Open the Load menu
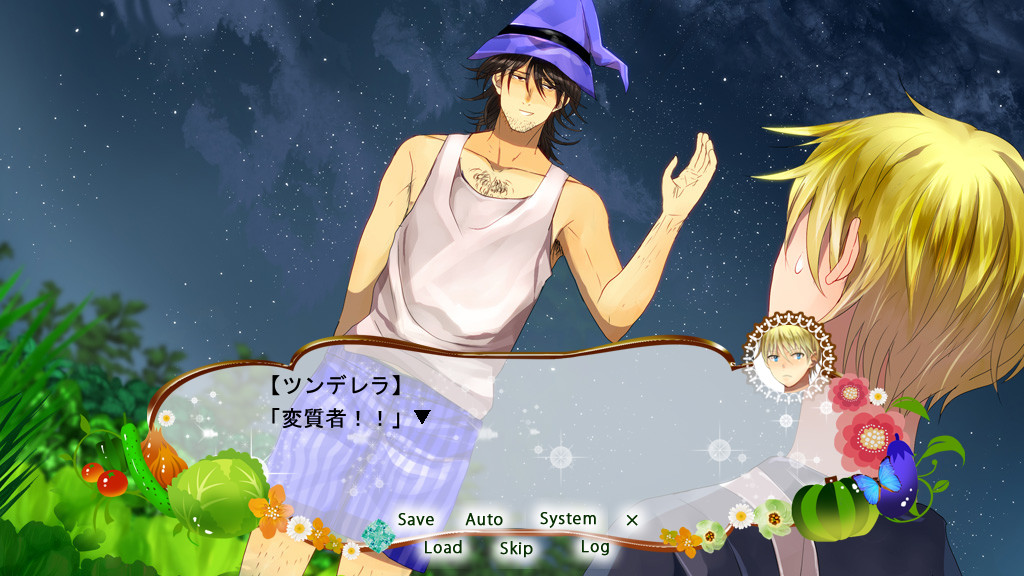 (x=443, y=548)
